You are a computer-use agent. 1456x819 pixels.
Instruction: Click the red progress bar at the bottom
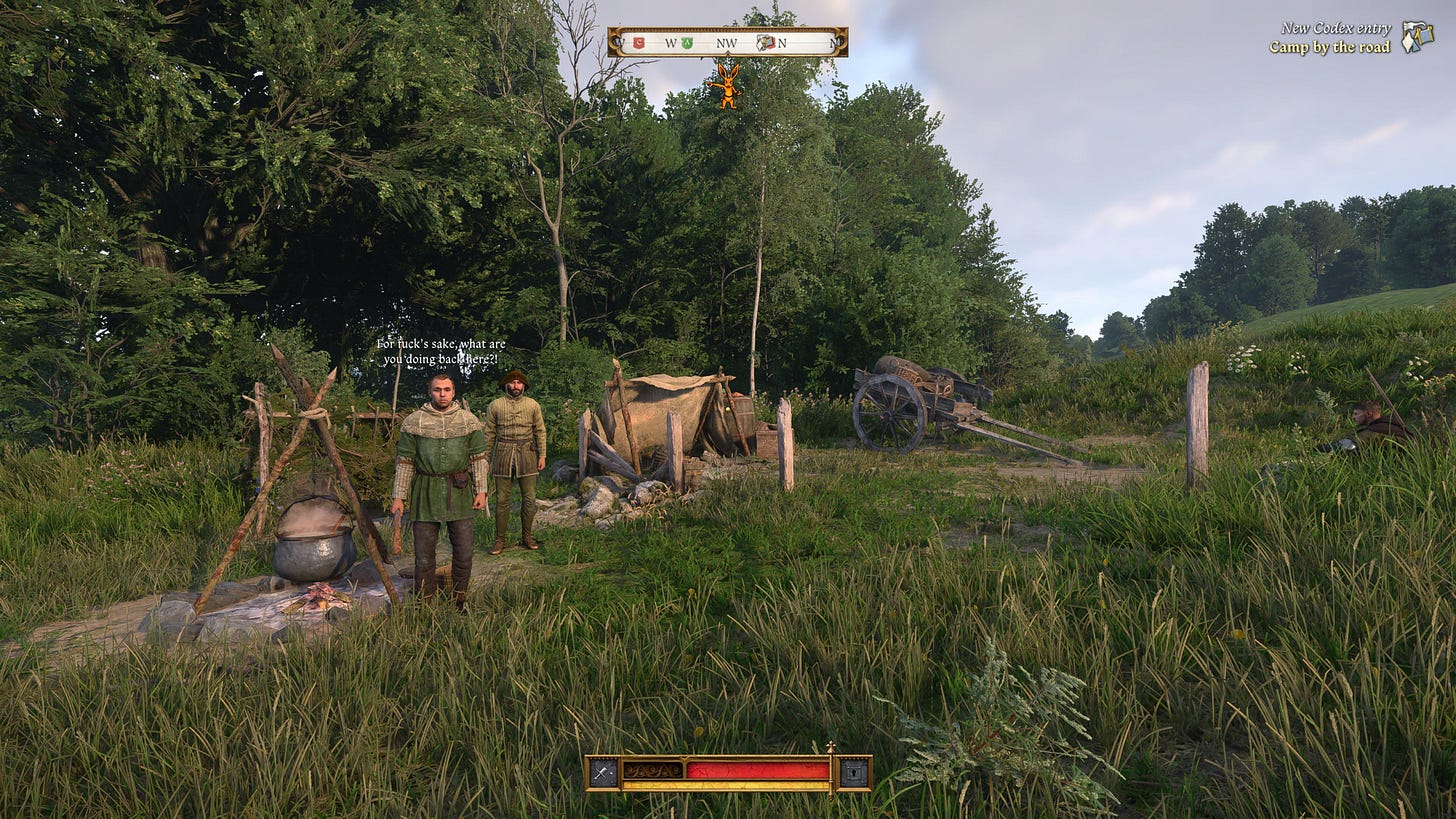(760, 770)
